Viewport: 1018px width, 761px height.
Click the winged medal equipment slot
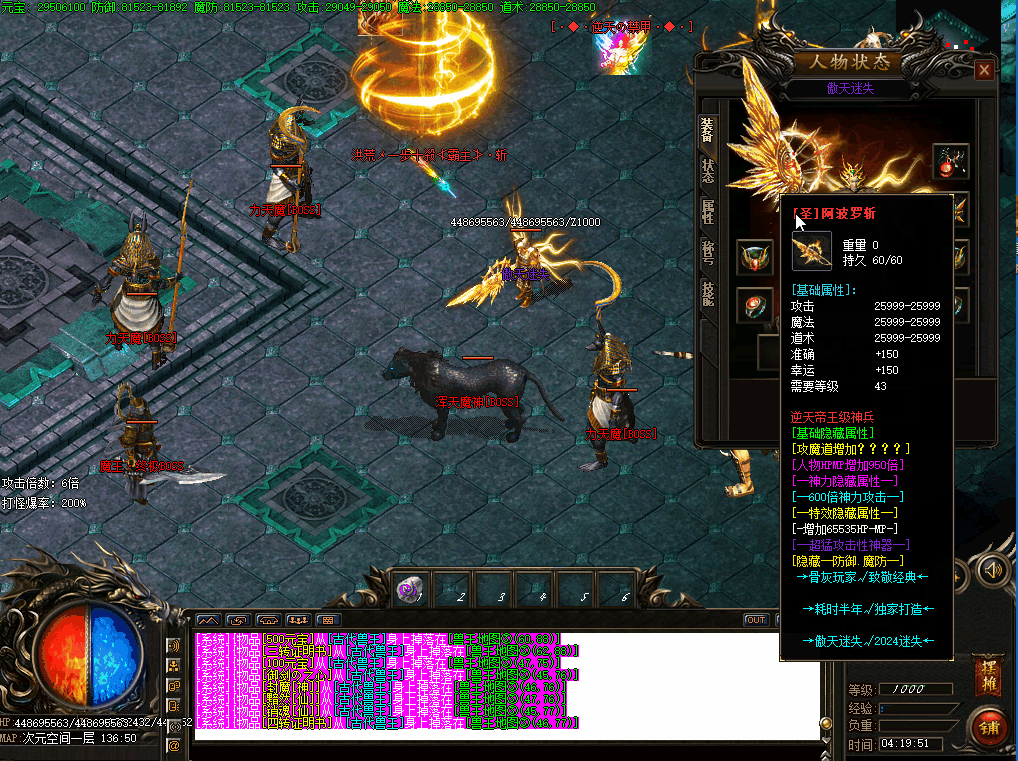pyautogui.click(x=754, y=257)
